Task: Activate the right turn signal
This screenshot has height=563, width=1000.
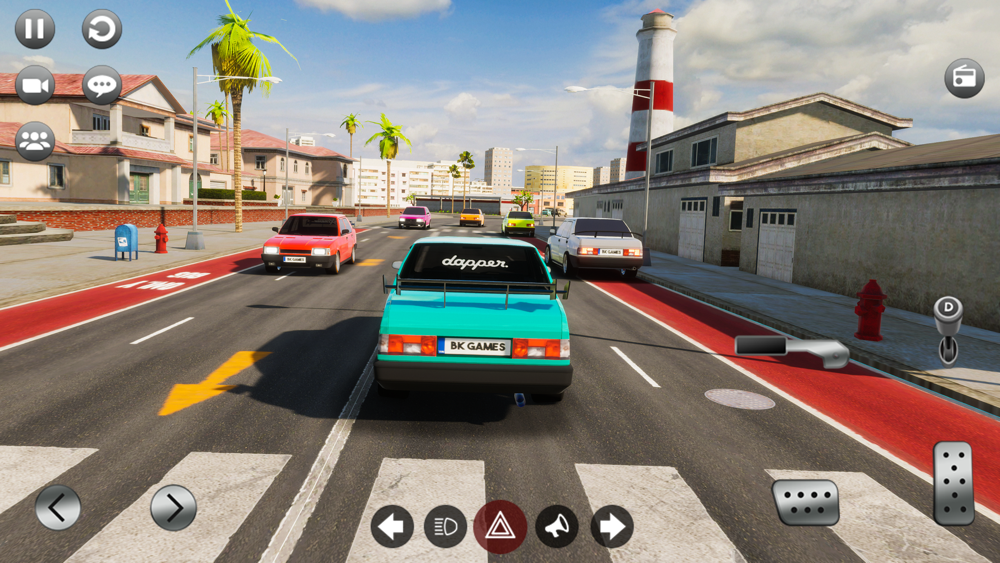Action: (611, 526)
